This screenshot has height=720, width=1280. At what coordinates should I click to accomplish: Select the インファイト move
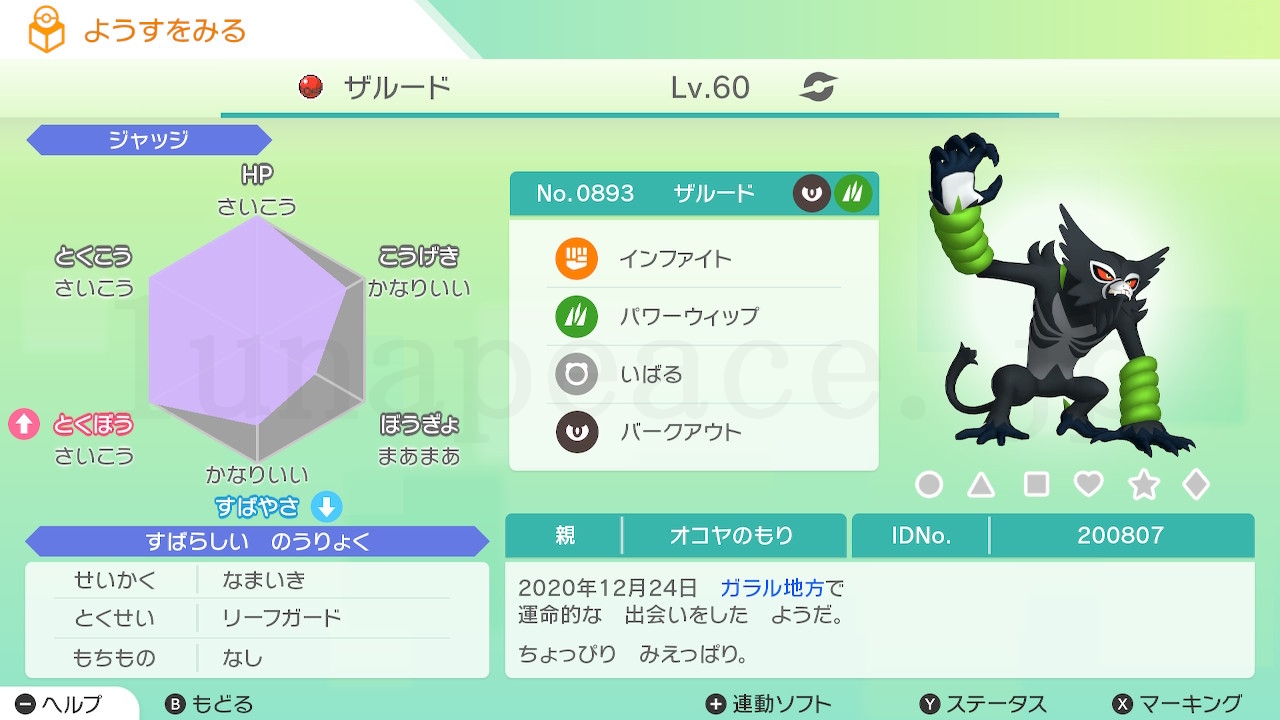693,260
